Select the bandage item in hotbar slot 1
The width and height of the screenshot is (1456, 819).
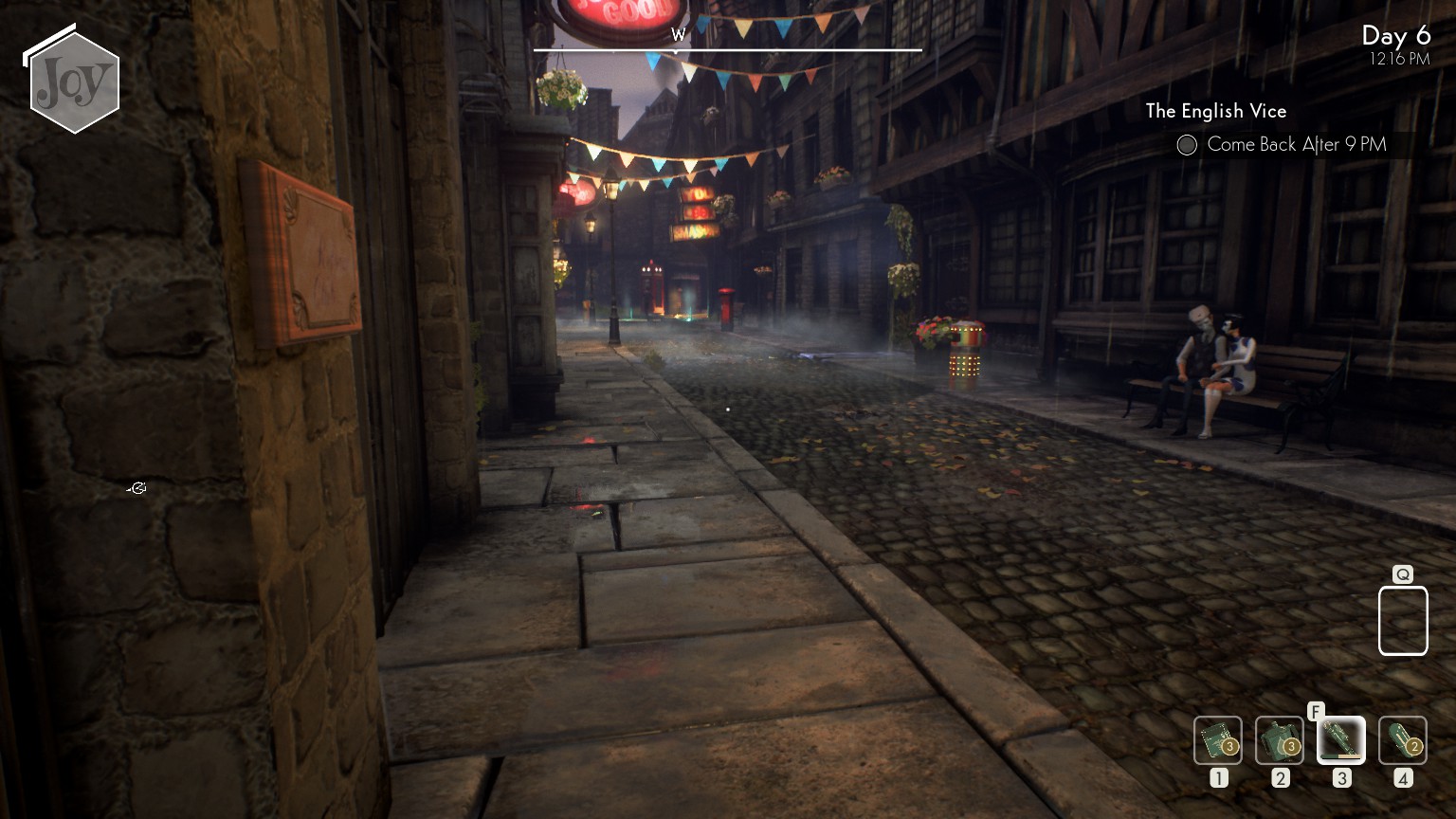coord(1217,740)
